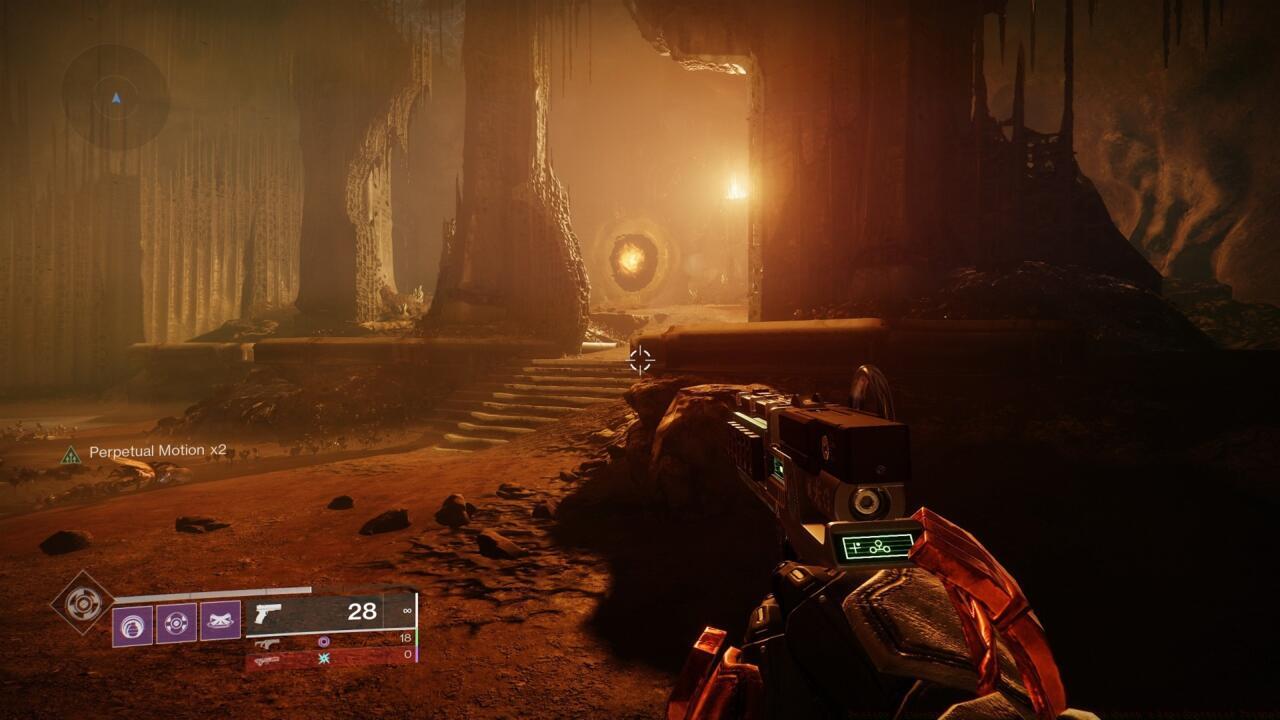Click the ammo counter showing 28
The width and height of the screenshot is (1280, 720).
click(361, 611)
